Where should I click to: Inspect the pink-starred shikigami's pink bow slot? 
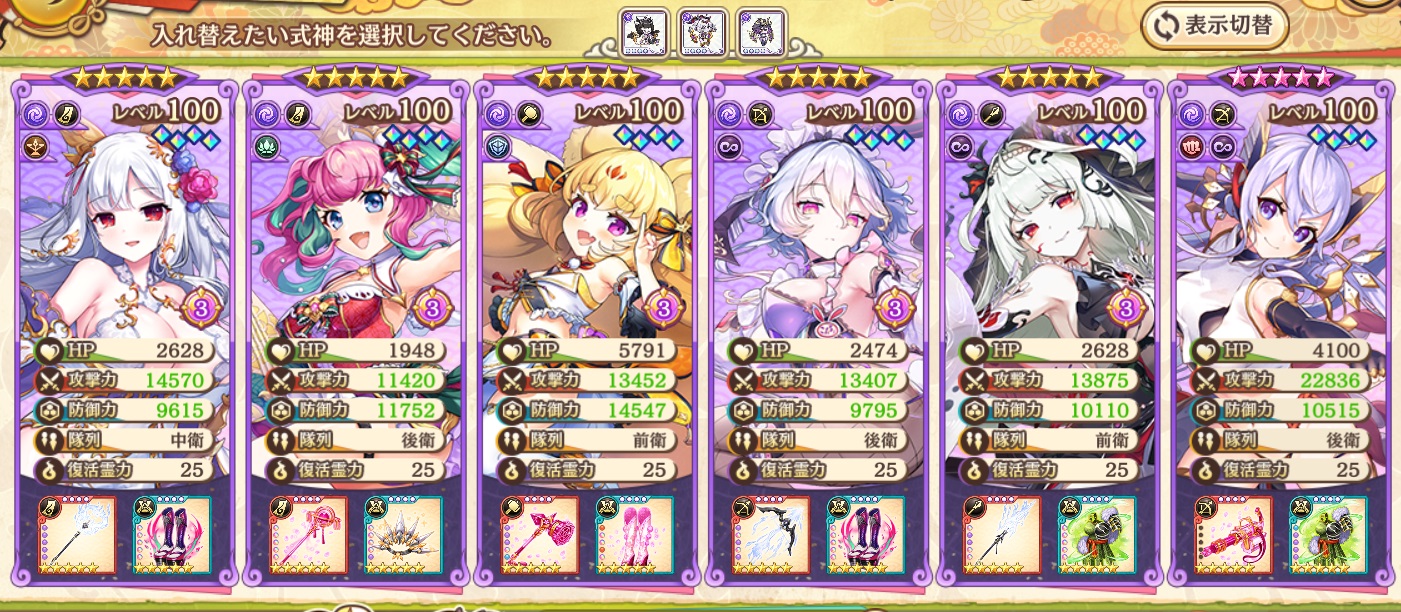pos(1233,535)
